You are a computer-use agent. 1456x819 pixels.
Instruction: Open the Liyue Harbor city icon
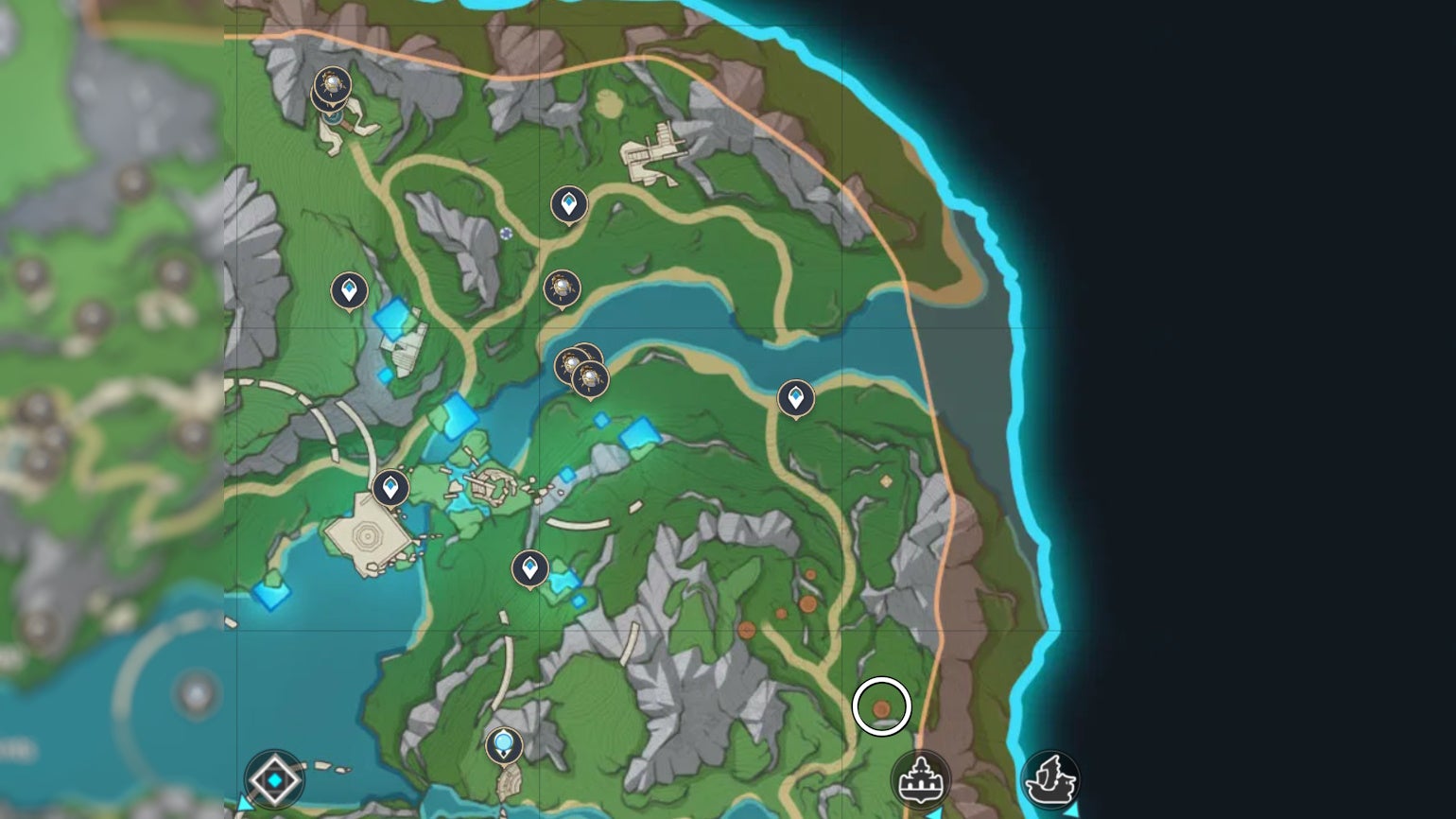point(922,780)
